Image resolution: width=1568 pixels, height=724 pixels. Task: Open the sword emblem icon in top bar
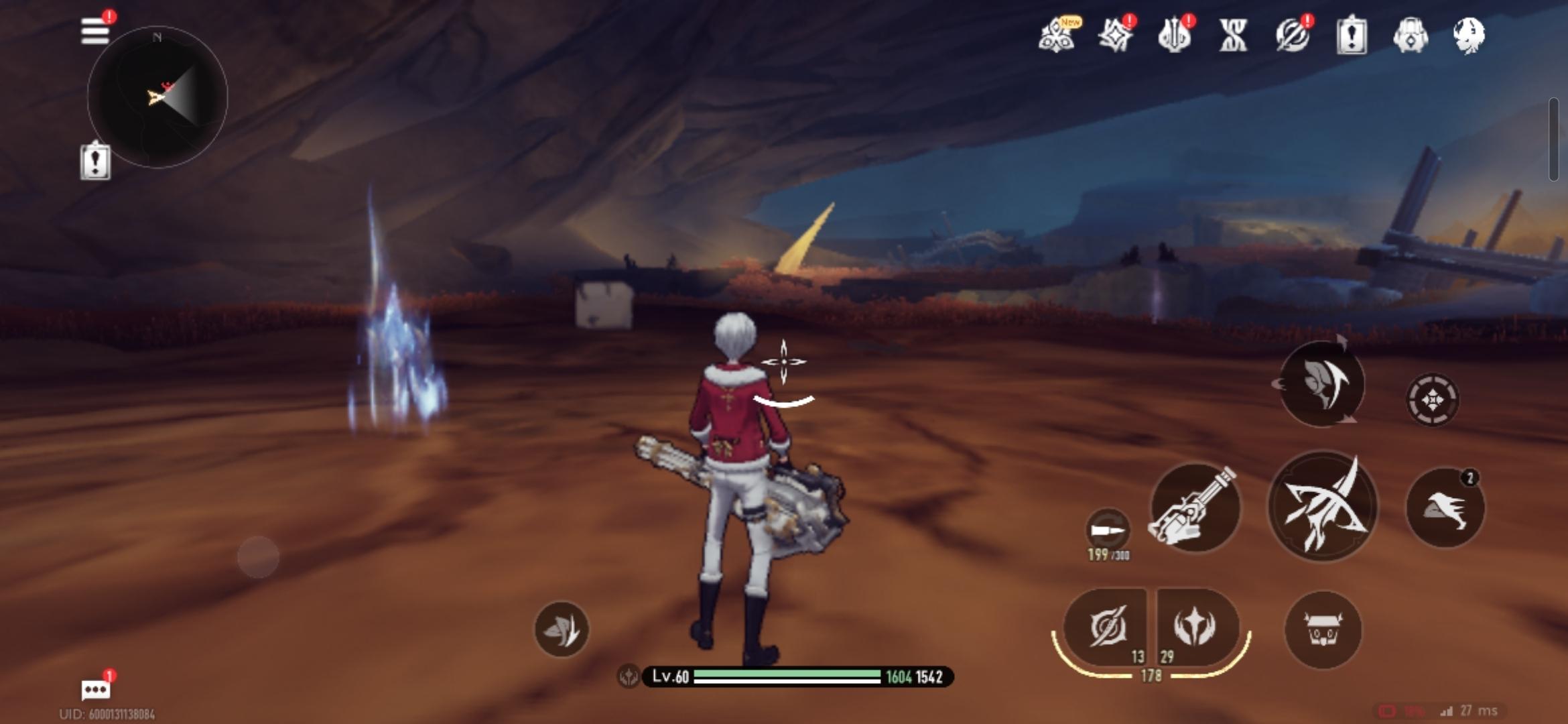(1175, 35)
